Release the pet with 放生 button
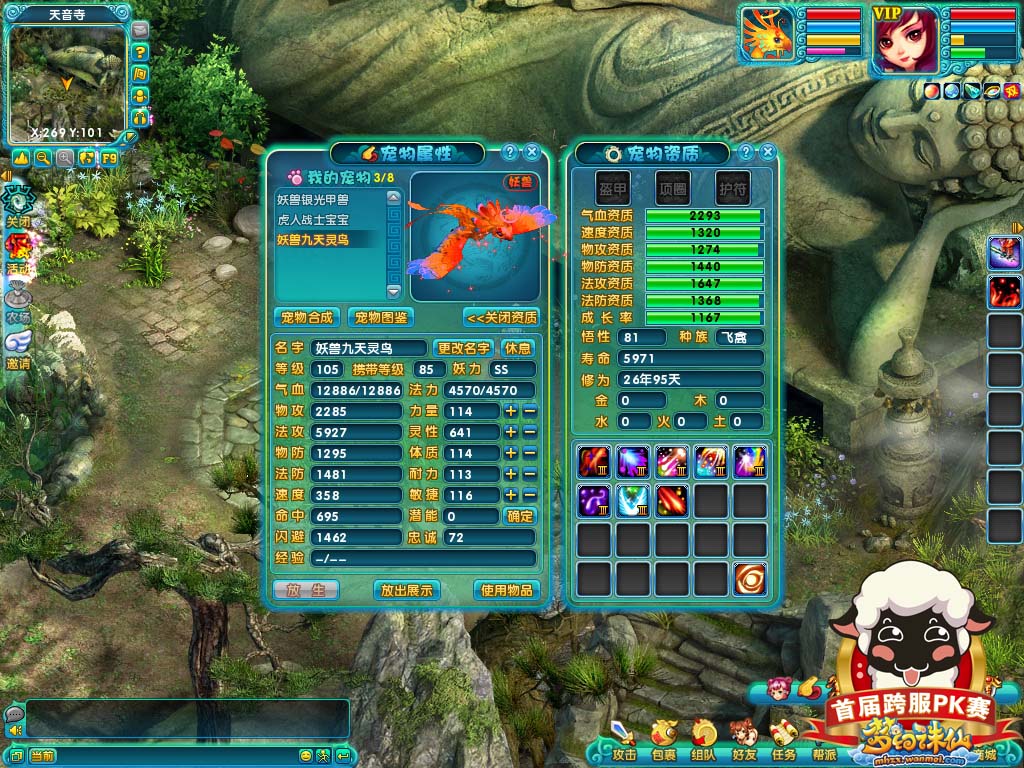1024x768 pixels. (x=305, y=590)
